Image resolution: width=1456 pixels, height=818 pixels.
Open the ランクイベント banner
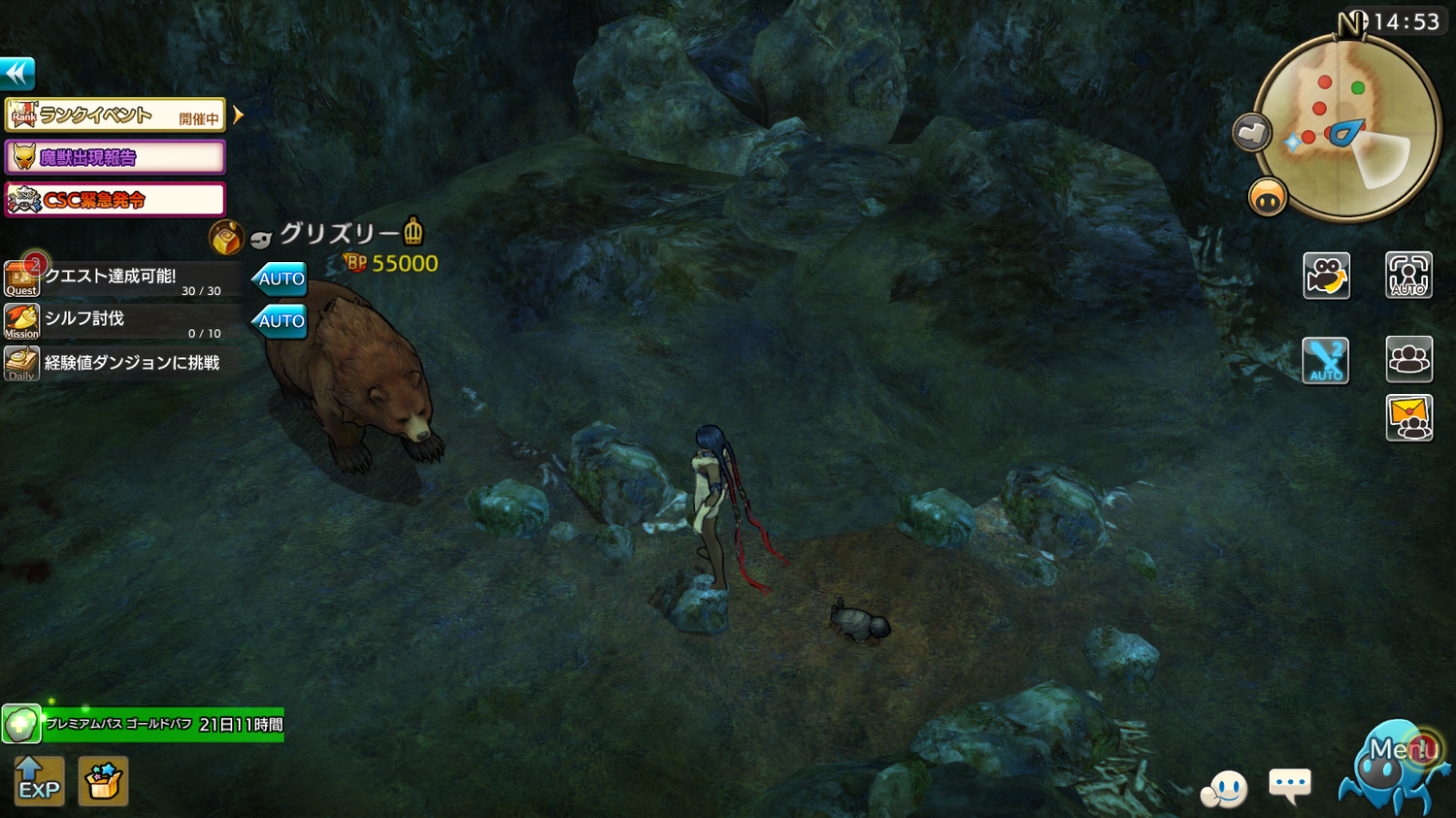116,115
